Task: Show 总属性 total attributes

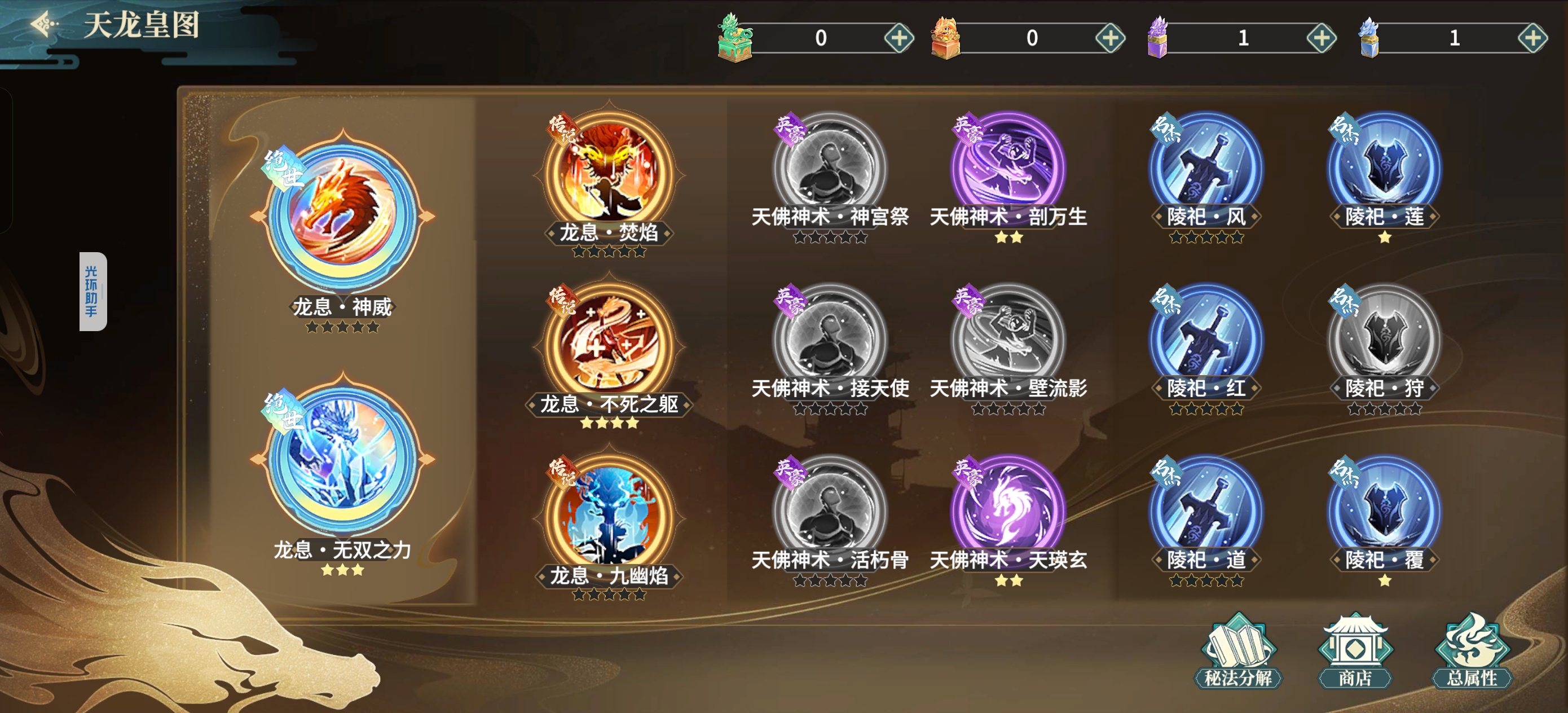Action: click(x=1471, y=652)
